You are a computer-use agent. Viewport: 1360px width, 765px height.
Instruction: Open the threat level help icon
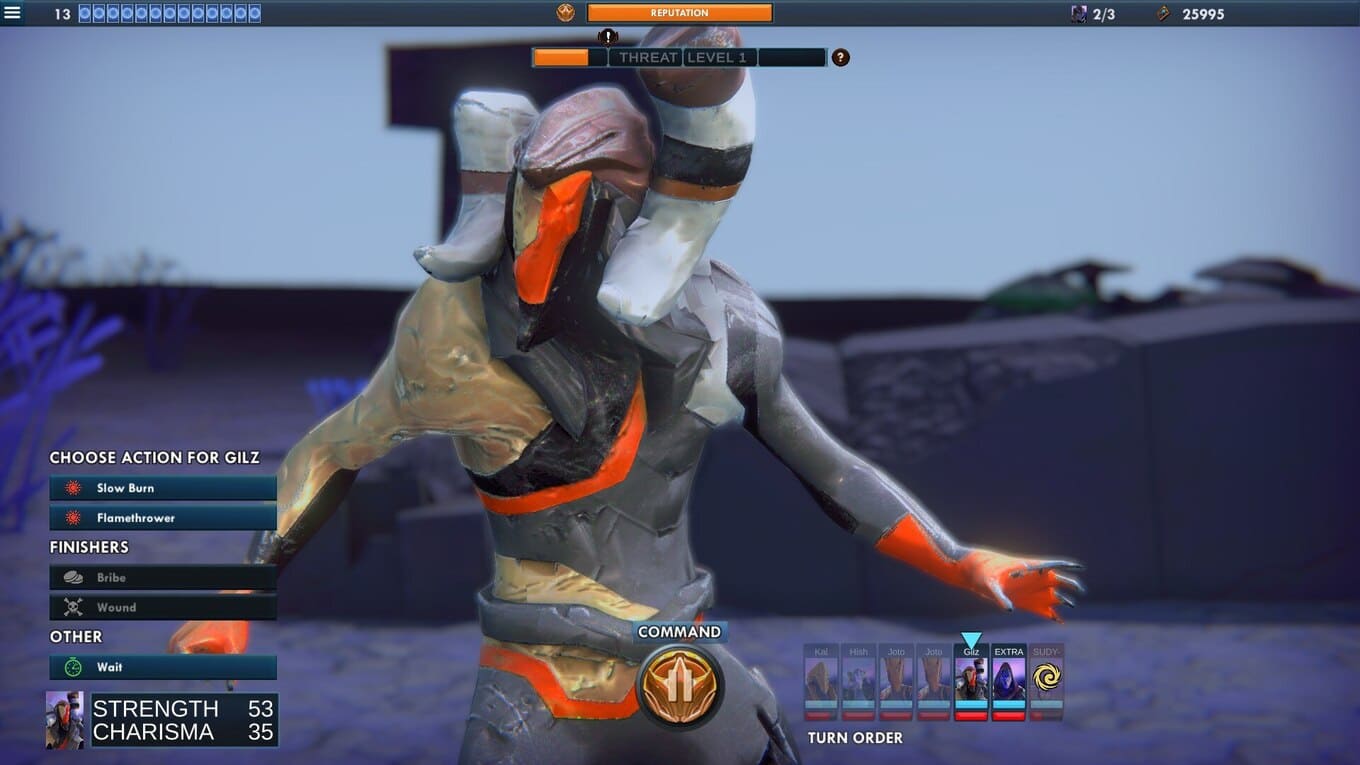pos(841,58)
